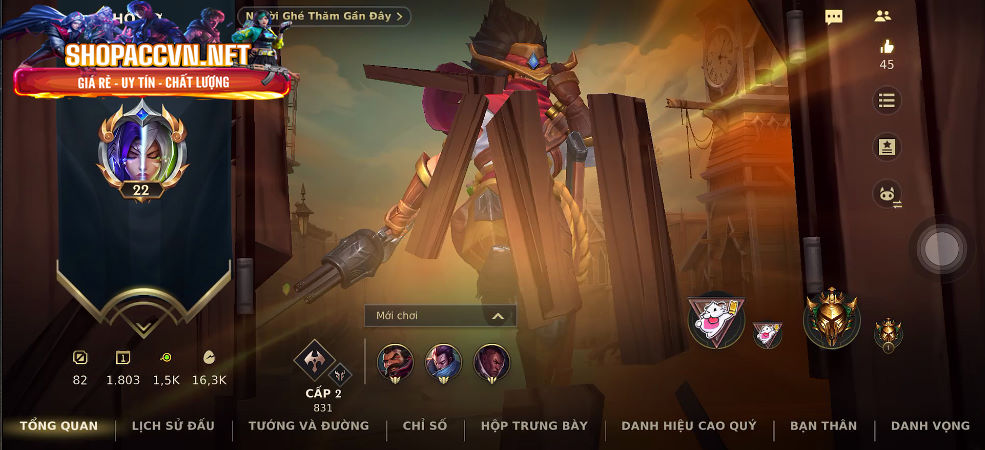The width and height of the screenshot is (985, 450).
Task: Open the Tướng Và Đường tab
Action: point(308,426)
